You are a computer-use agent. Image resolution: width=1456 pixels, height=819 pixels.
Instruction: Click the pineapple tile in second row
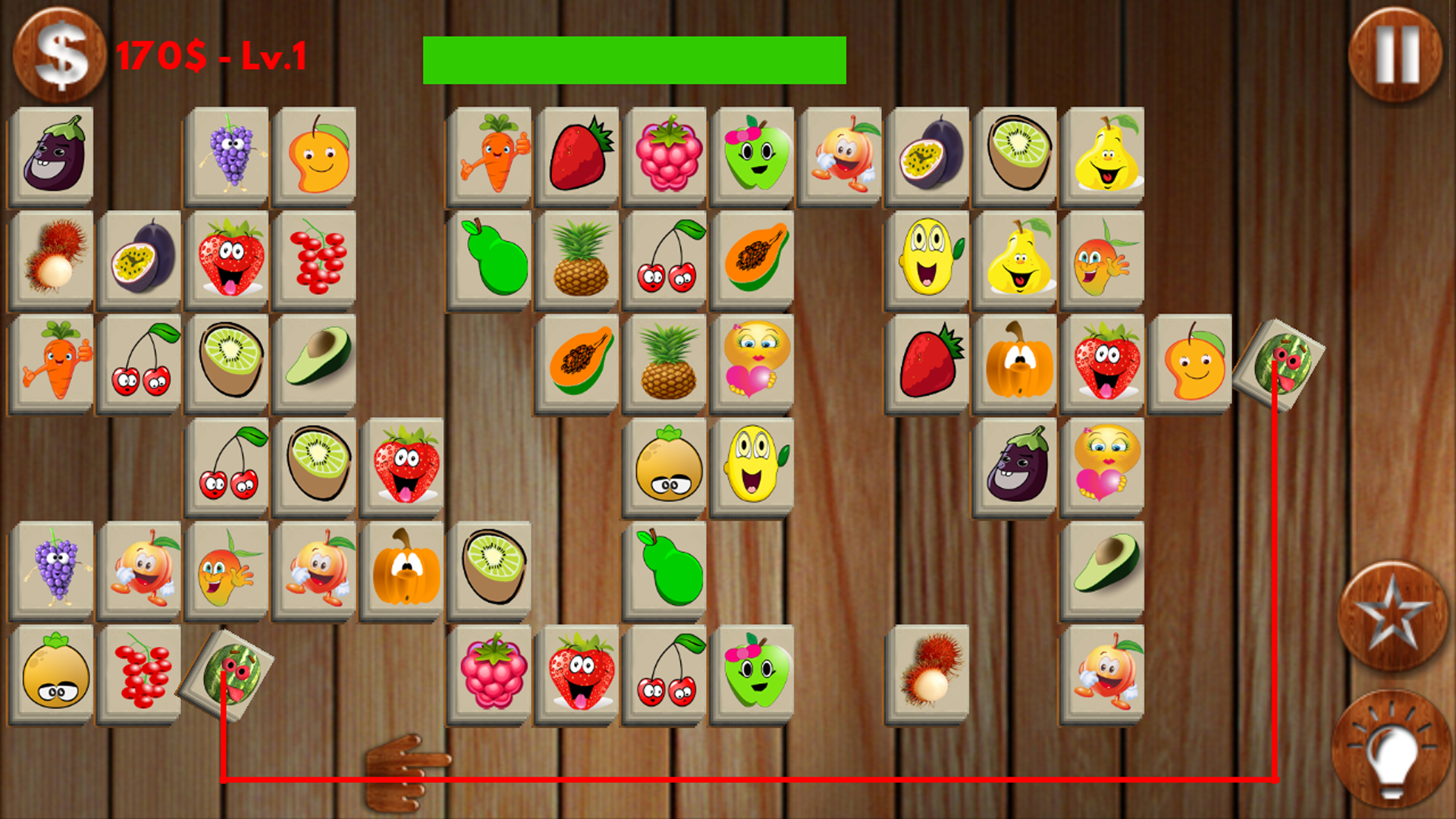[x=579, y=258]
